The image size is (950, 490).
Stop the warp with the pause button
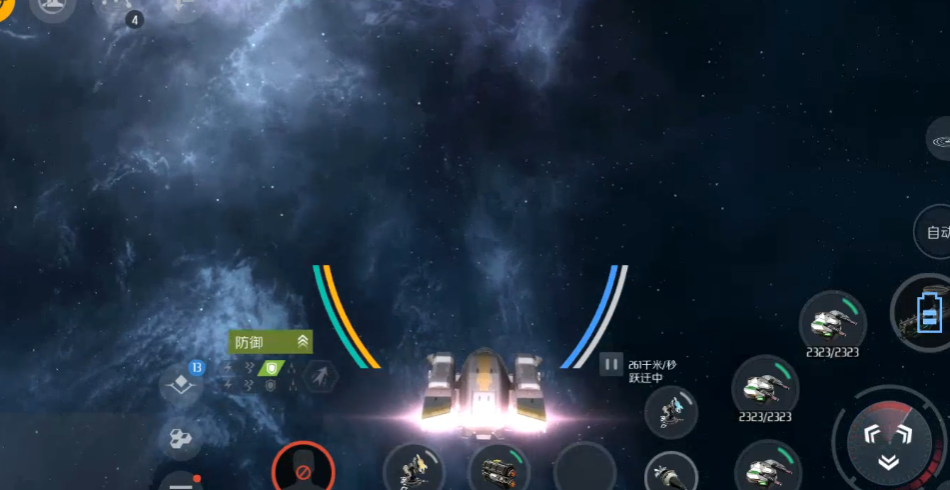610,364
